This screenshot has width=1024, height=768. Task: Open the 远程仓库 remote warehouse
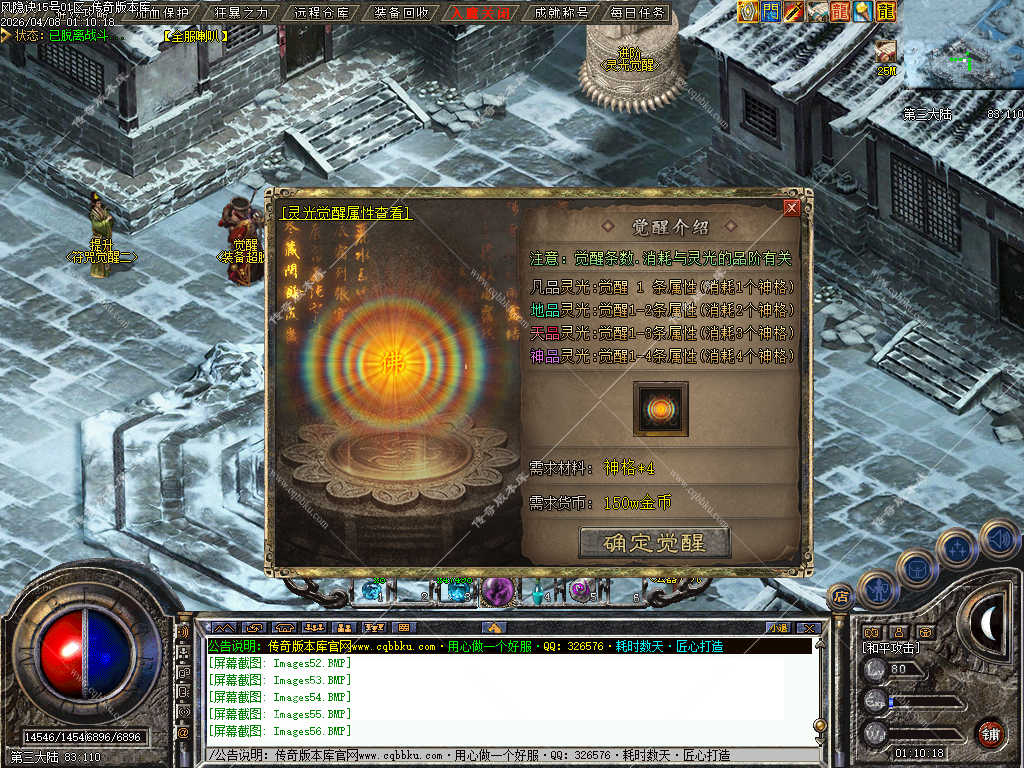[x=322, y=13]
